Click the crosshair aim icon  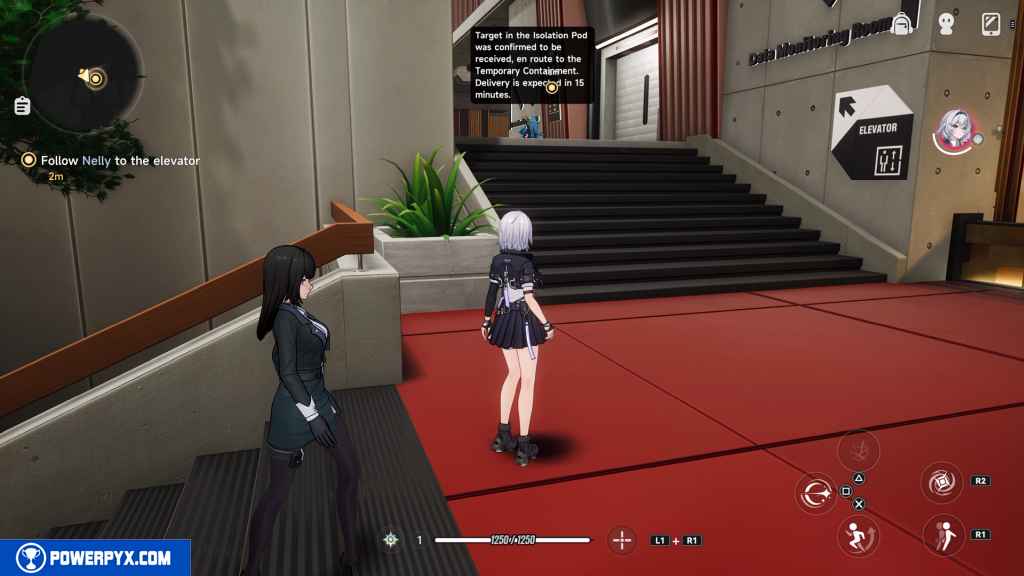coord(622,540)
